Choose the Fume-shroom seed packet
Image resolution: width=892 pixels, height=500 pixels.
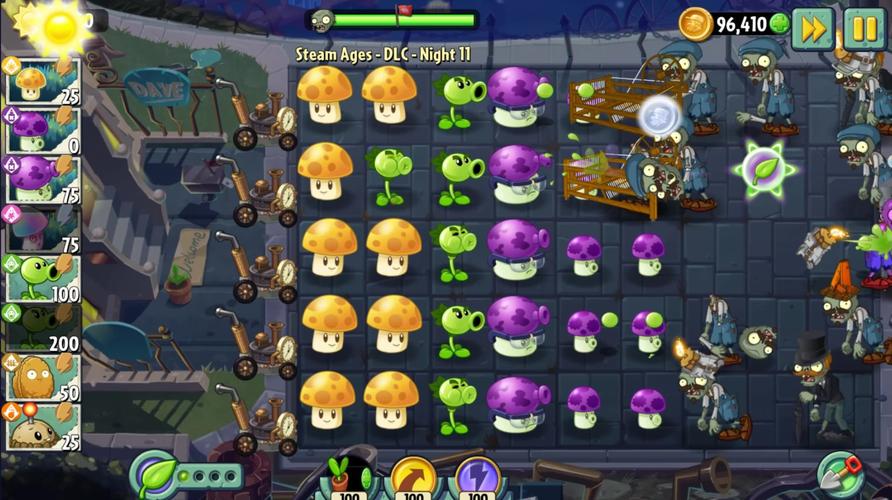41,180
